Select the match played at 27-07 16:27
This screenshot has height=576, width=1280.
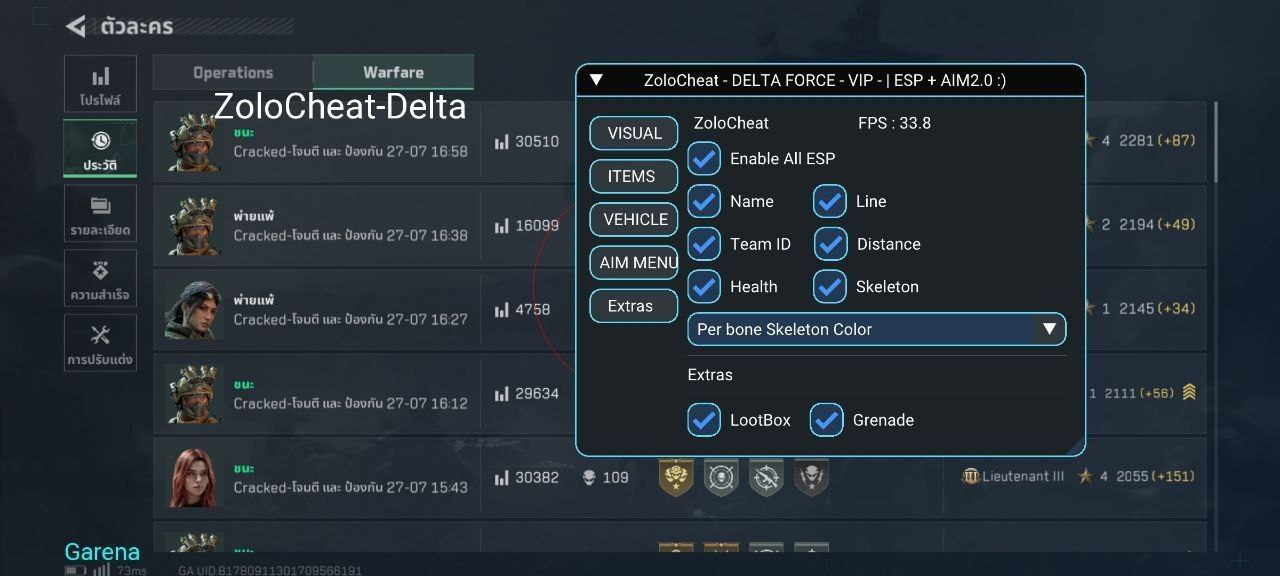click(350, 310)
